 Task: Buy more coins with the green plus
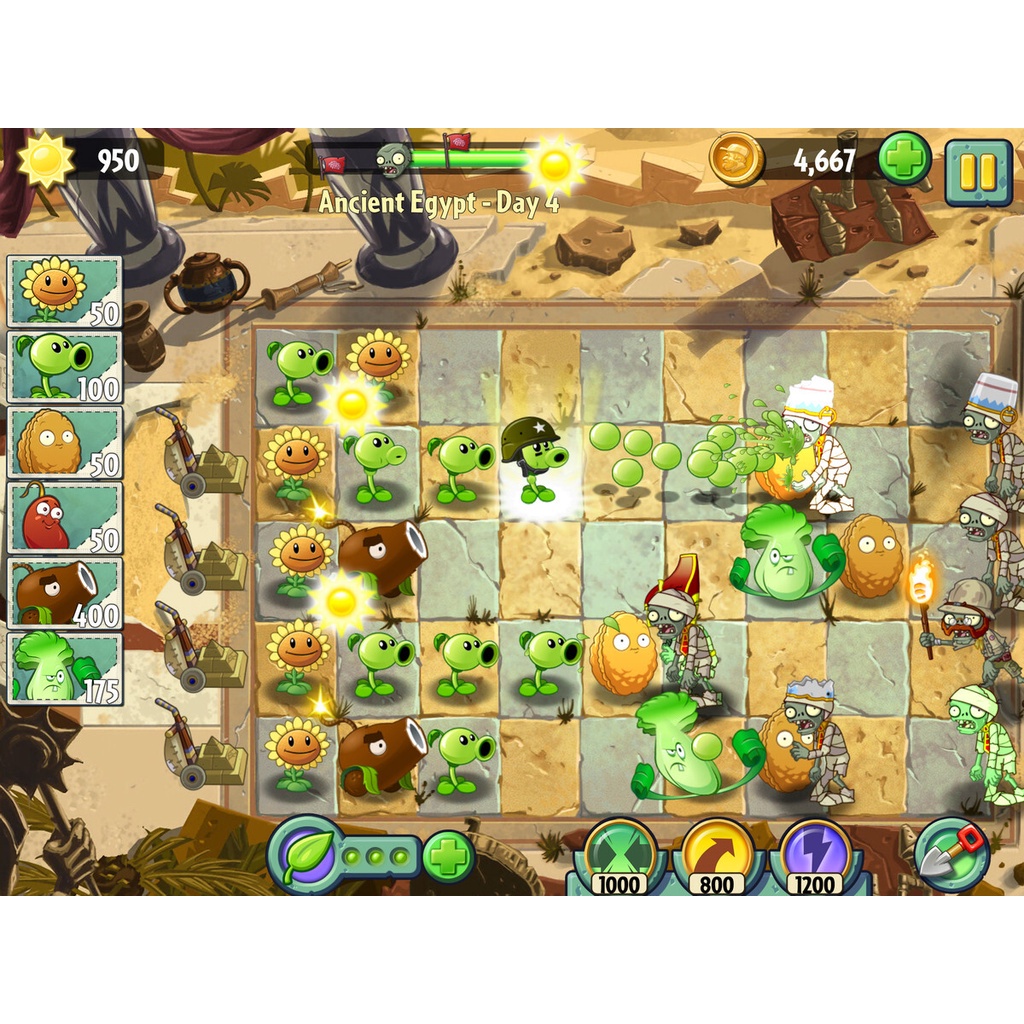pyautogui.click(x=905, y=159)
